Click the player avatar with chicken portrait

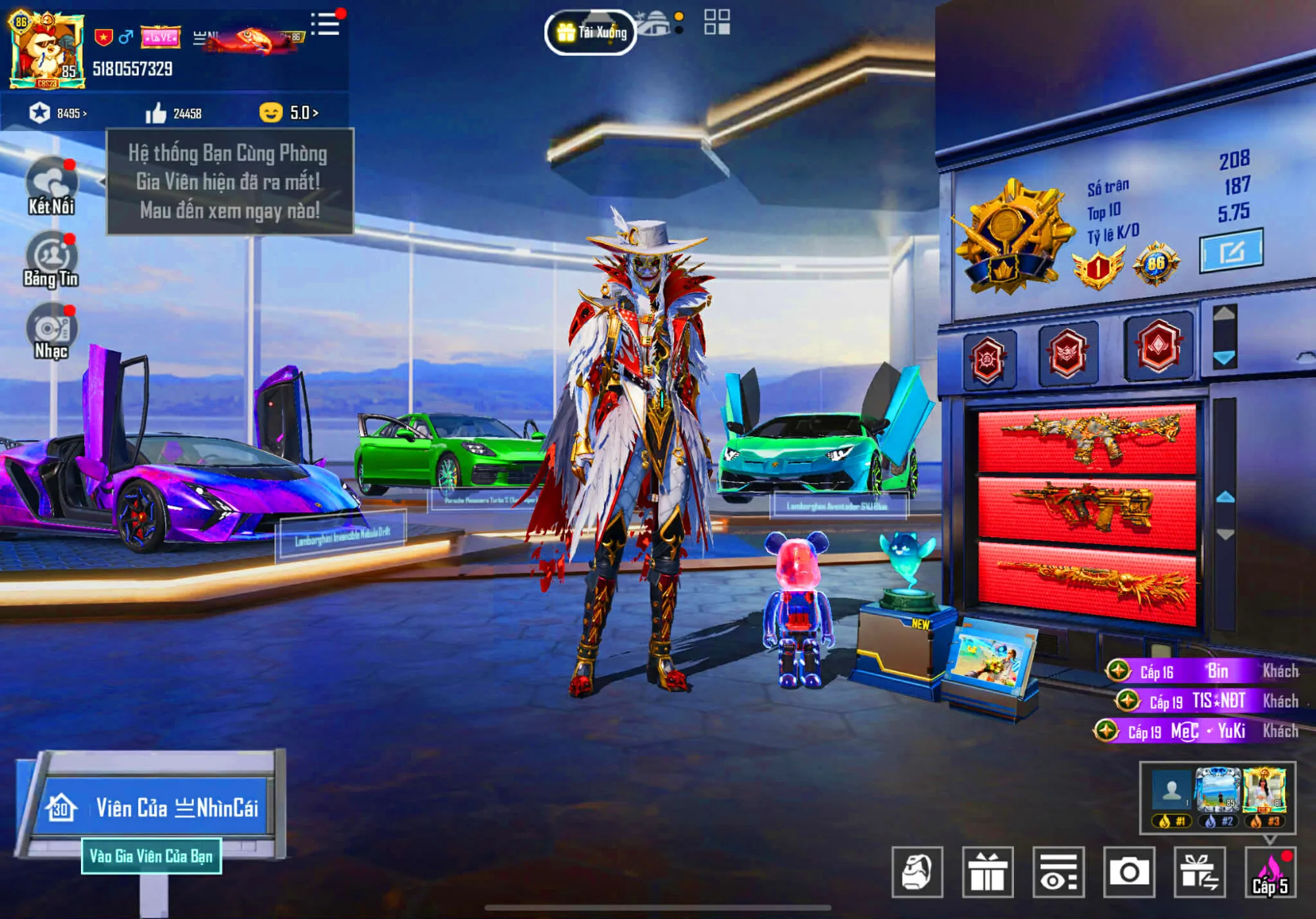coord(46,51)
